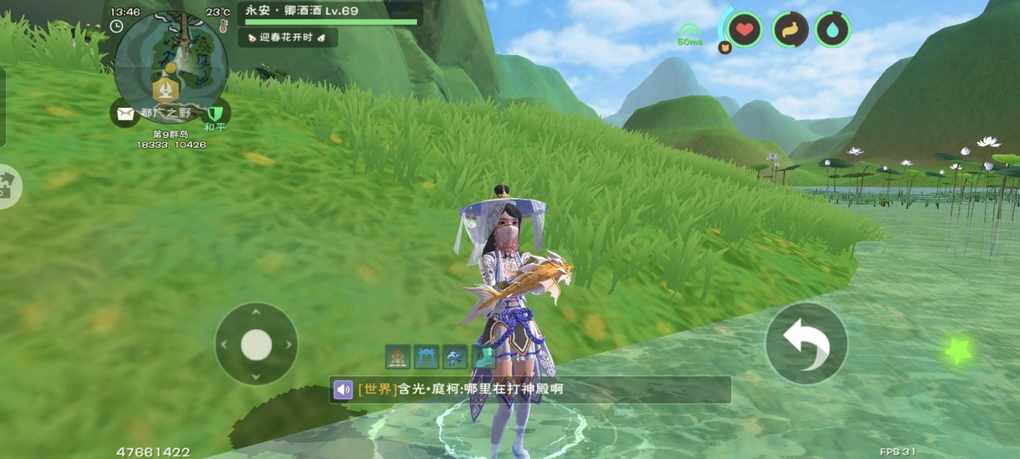Tap the white return arrow button
The height and width of the screenshot is (459, 1020).
pos(806,343)
